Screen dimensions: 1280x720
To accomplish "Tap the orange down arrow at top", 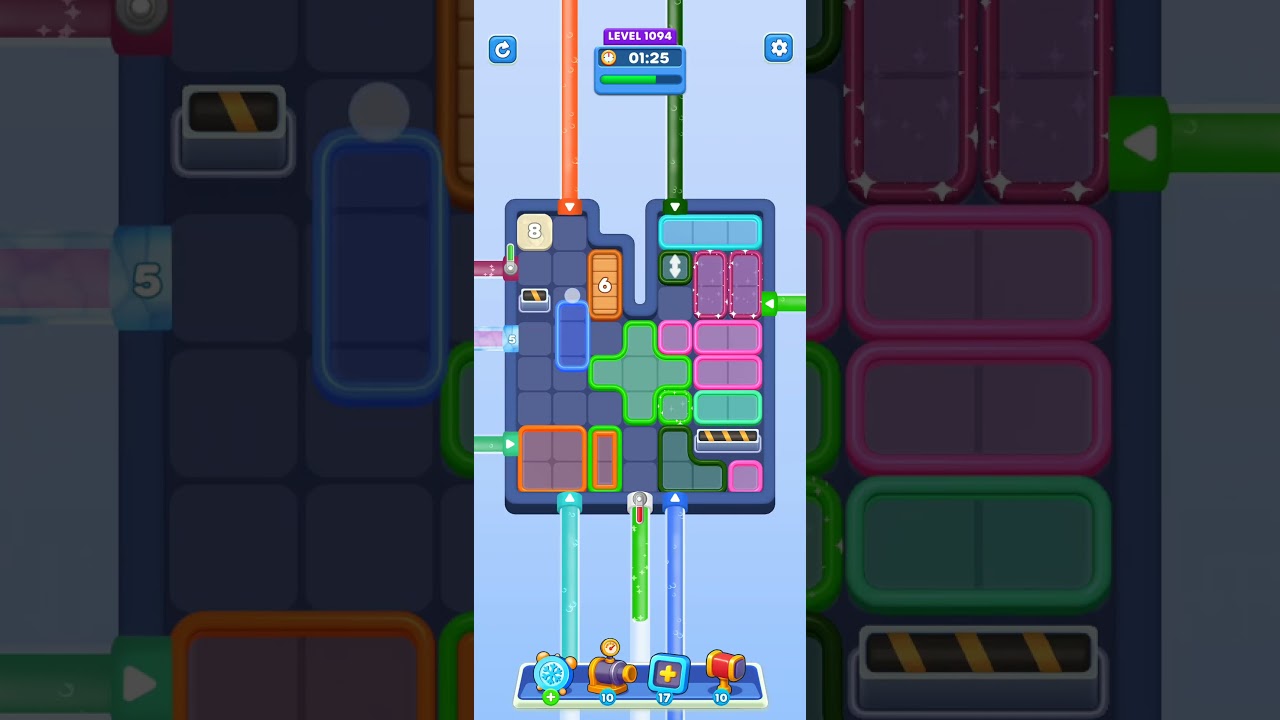I will pyautogui.click(x=569, y=207).
